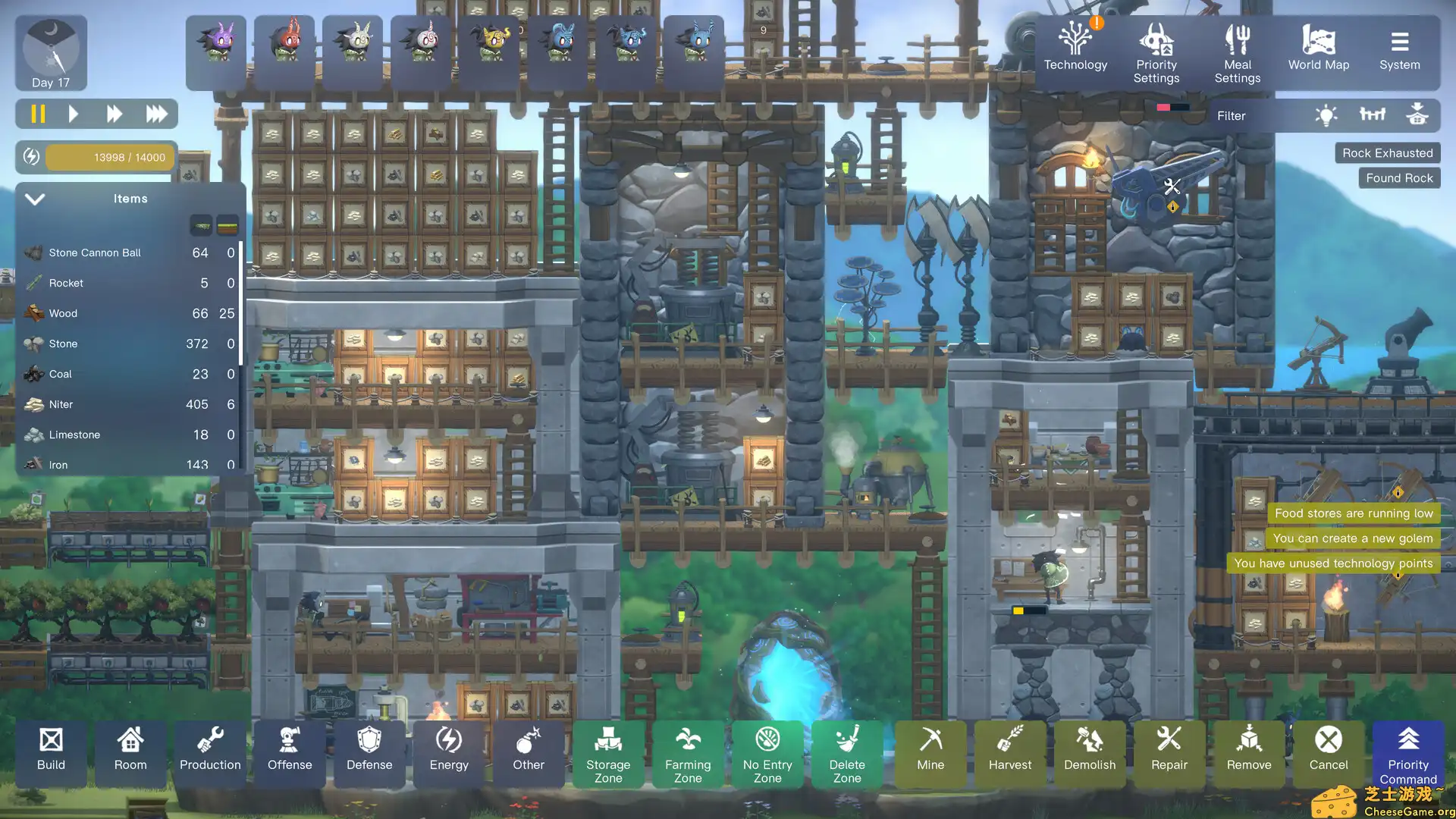Screen dimensions: 1456x819
Task: Open Priority Settings
Action: coord(1156,52)
